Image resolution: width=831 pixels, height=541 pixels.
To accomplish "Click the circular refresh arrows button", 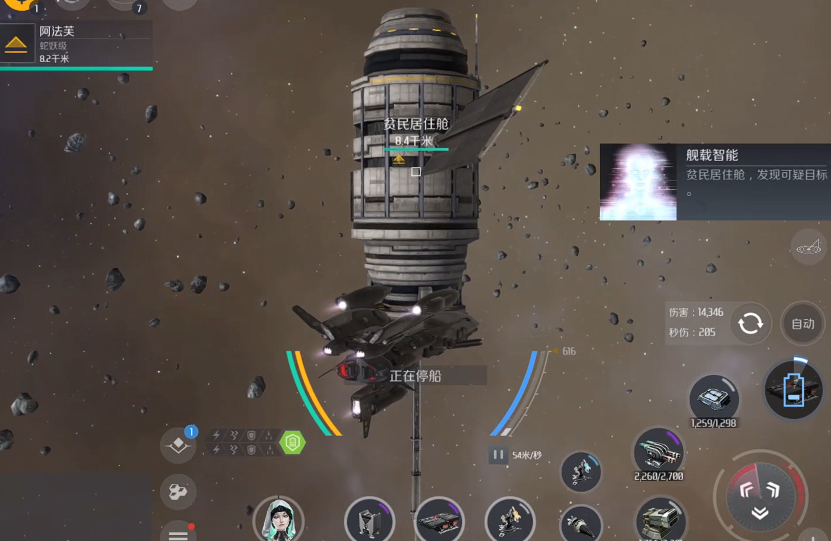I will click(750, 323).
